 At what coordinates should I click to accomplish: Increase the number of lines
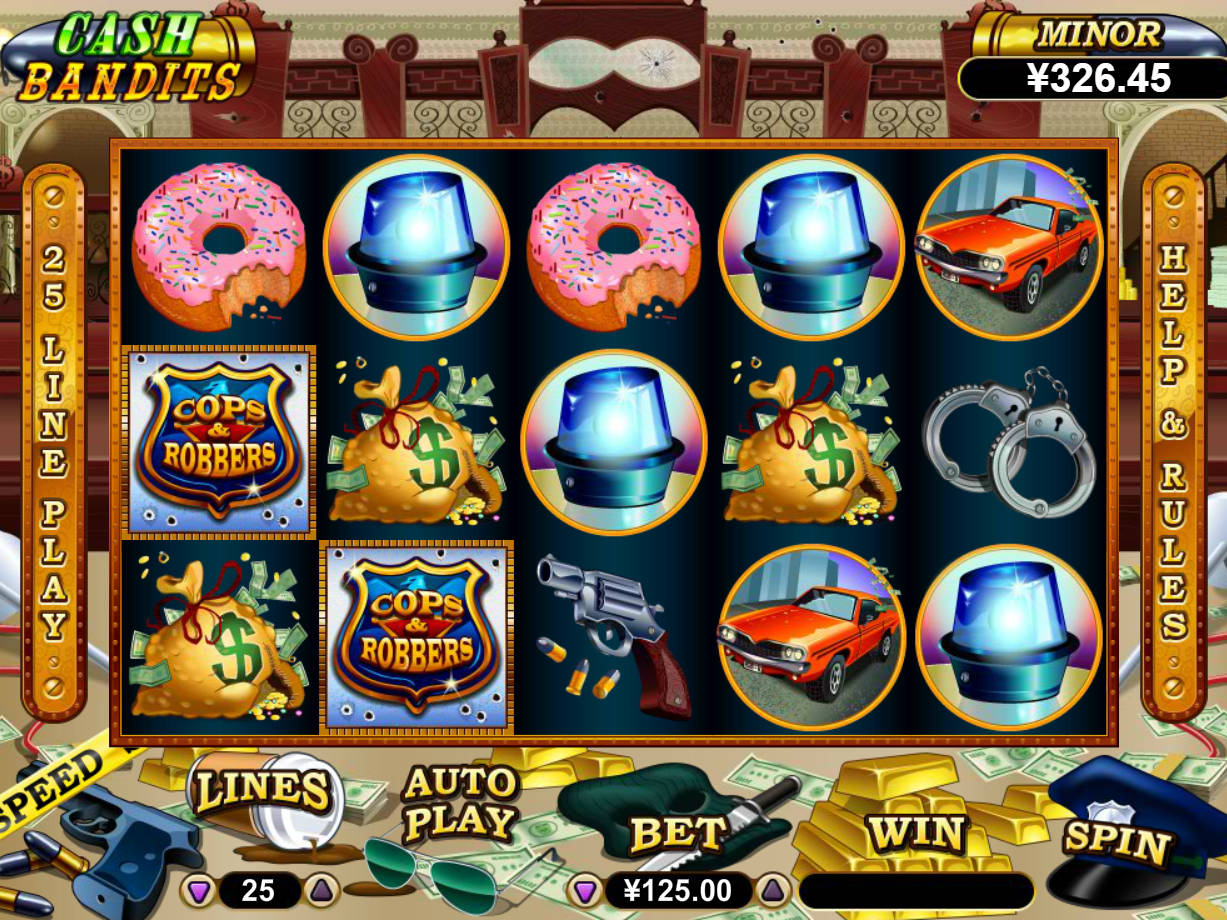(318, 889)
